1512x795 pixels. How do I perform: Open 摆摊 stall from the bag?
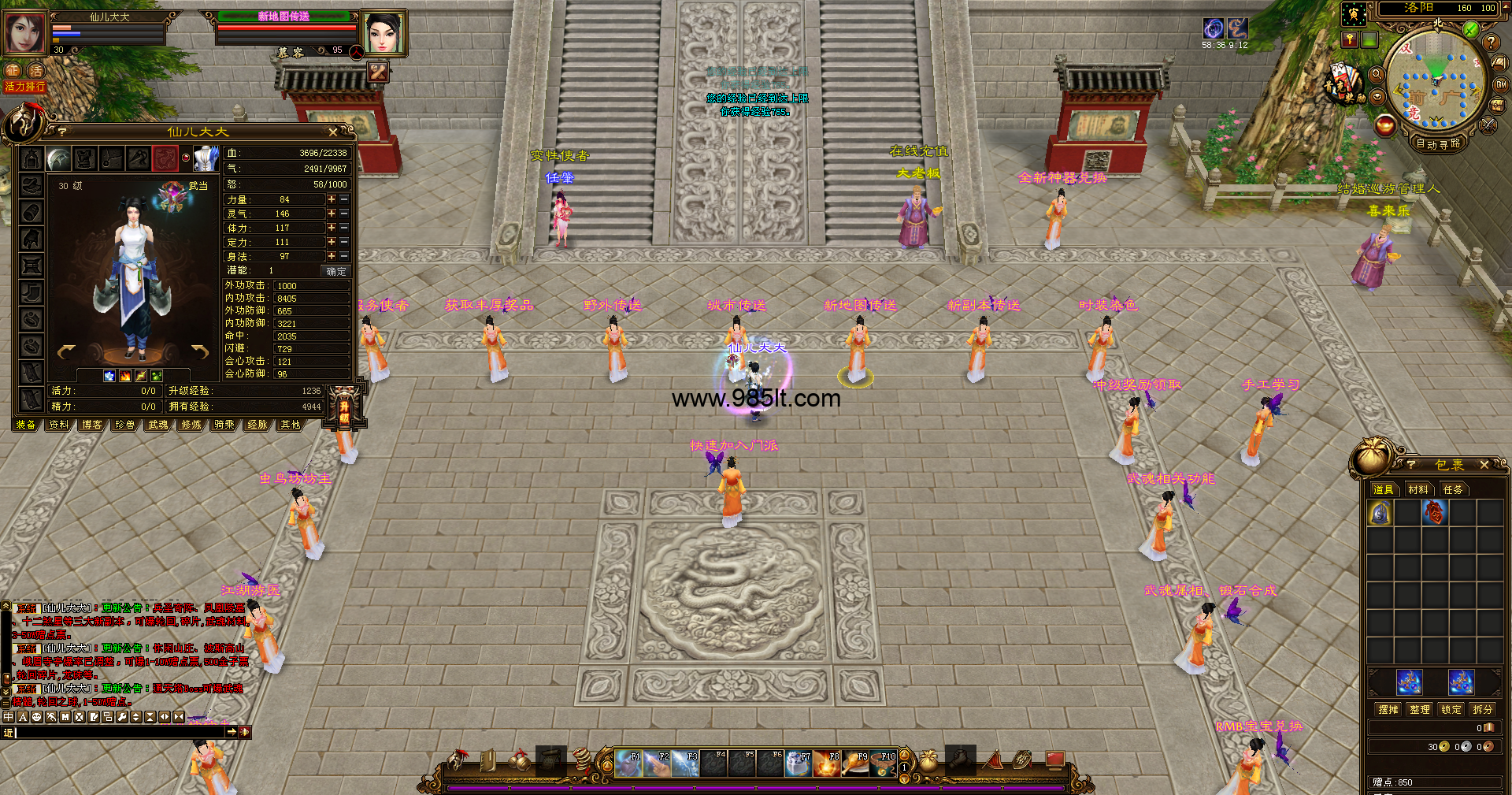pos(1388,709)
